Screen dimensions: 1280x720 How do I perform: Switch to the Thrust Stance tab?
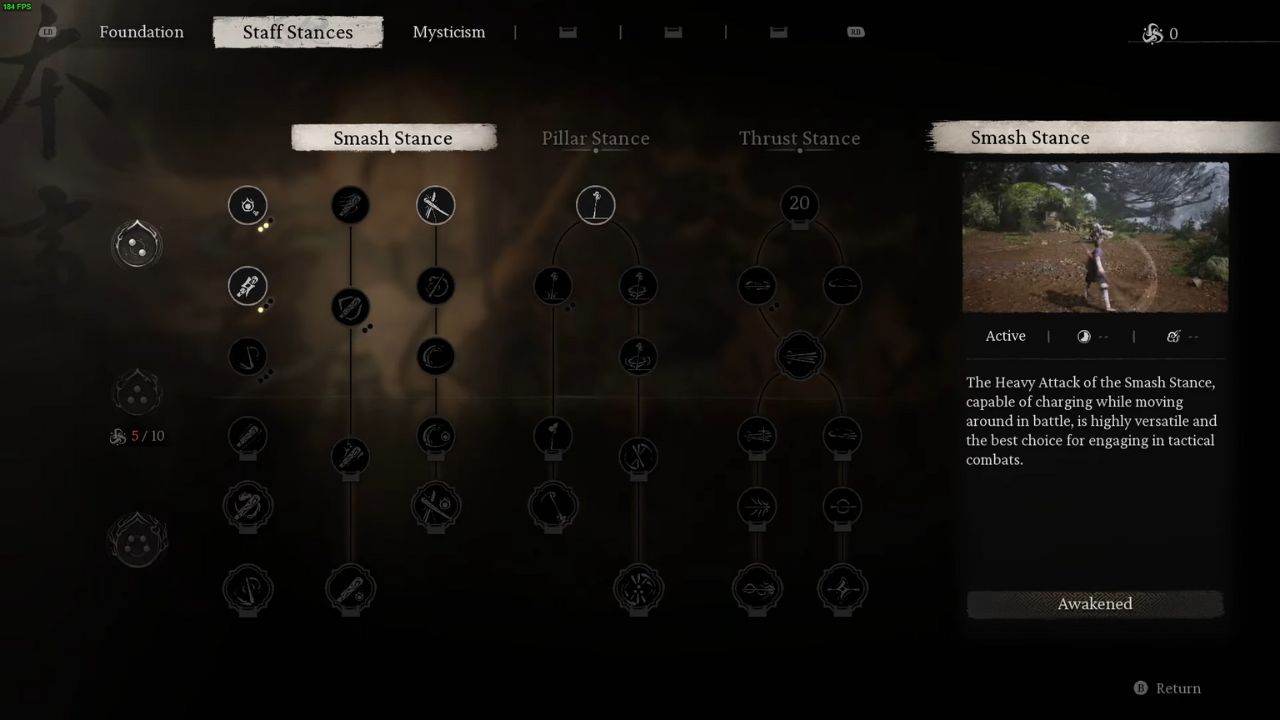coord(799,138)
